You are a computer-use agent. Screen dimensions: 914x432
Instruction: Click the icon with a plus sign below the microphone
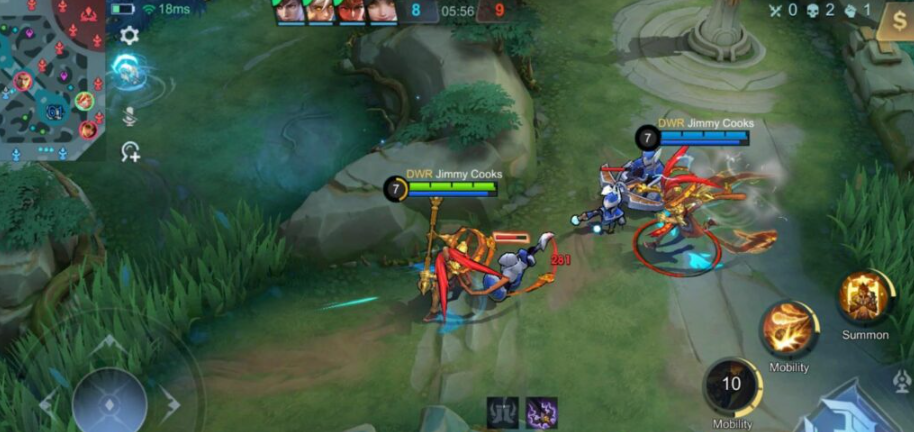point(130,152)
